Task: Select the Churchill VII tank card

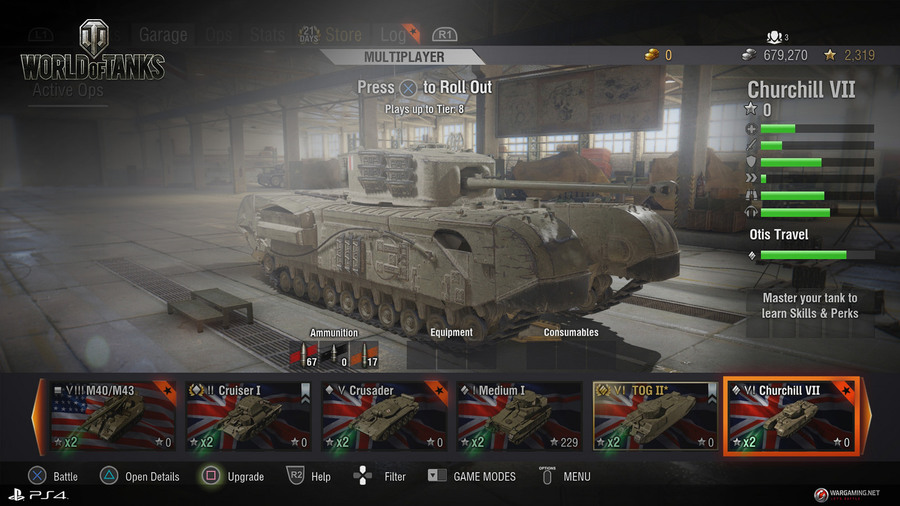Action: [791, 416]
